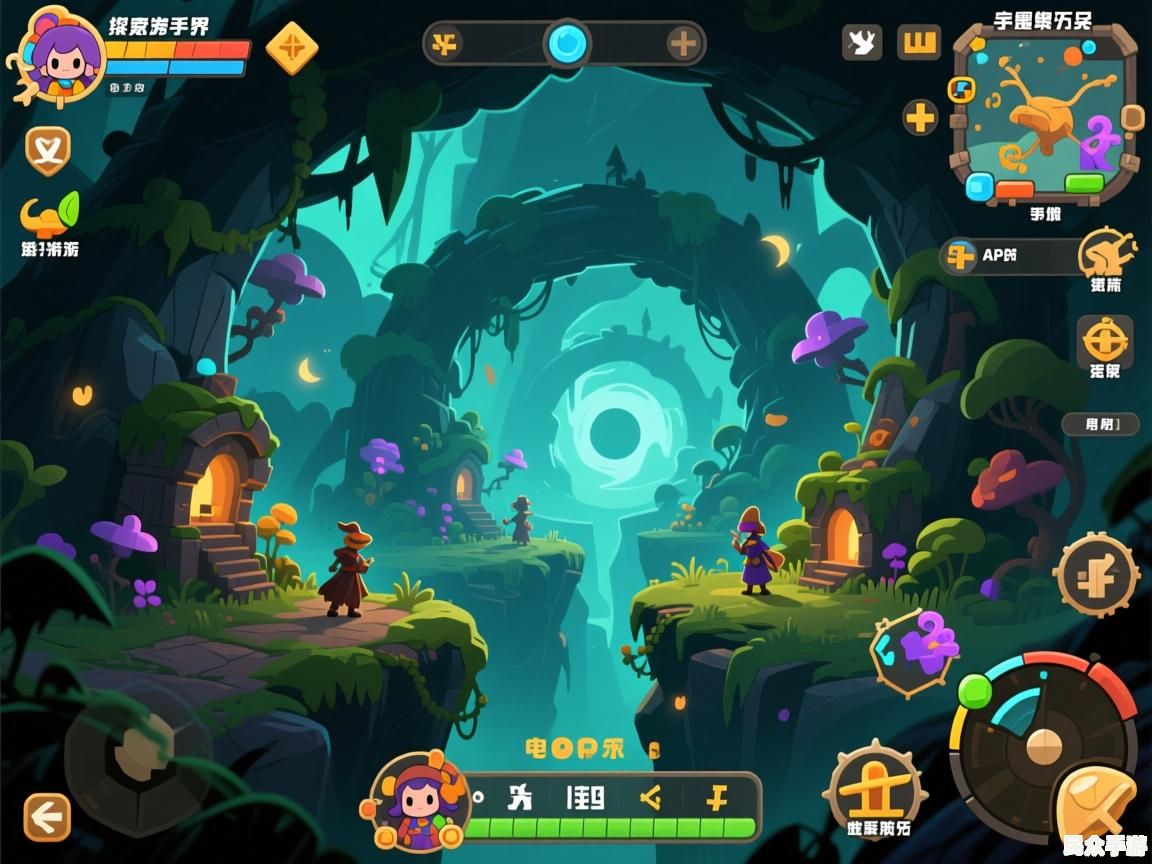Select the character portrait on the bottom bar
The width and height of the screenshot is (1152, 864).
tap(420, 802)
